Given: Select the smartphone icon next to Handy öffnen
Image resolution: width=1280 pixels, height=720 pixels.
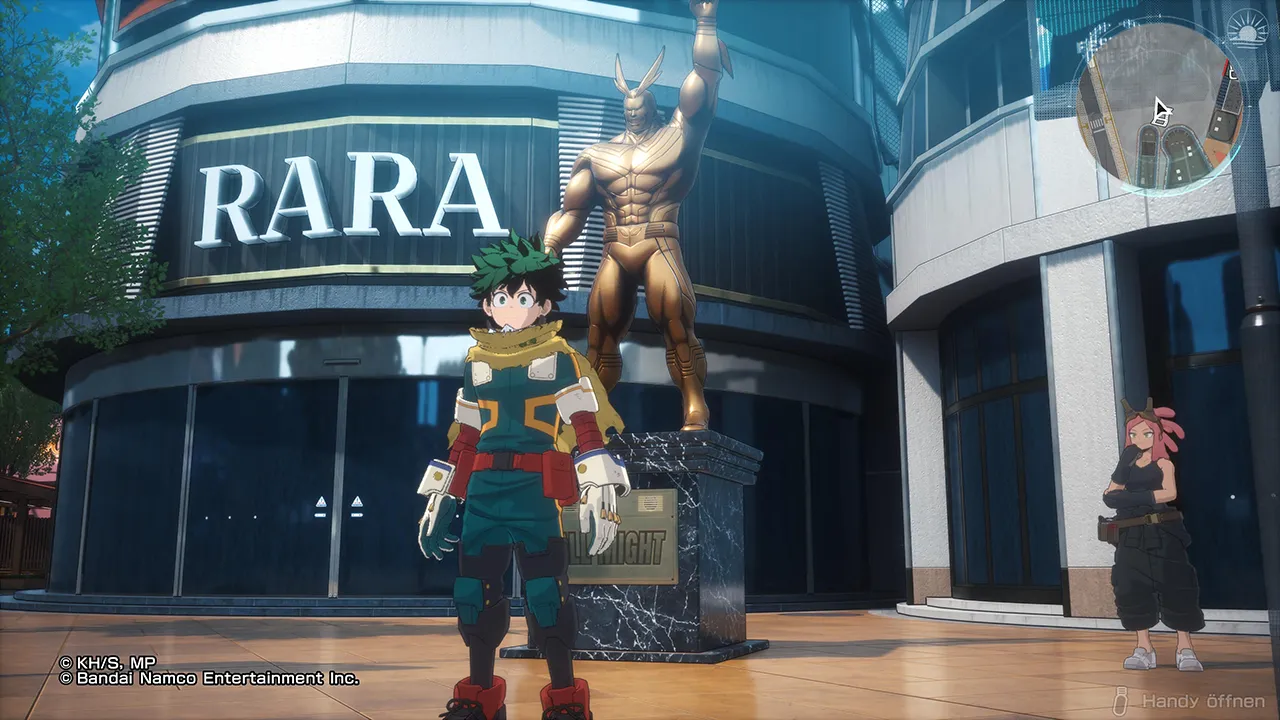Looking at the screenshot, I should (1121, 700).
